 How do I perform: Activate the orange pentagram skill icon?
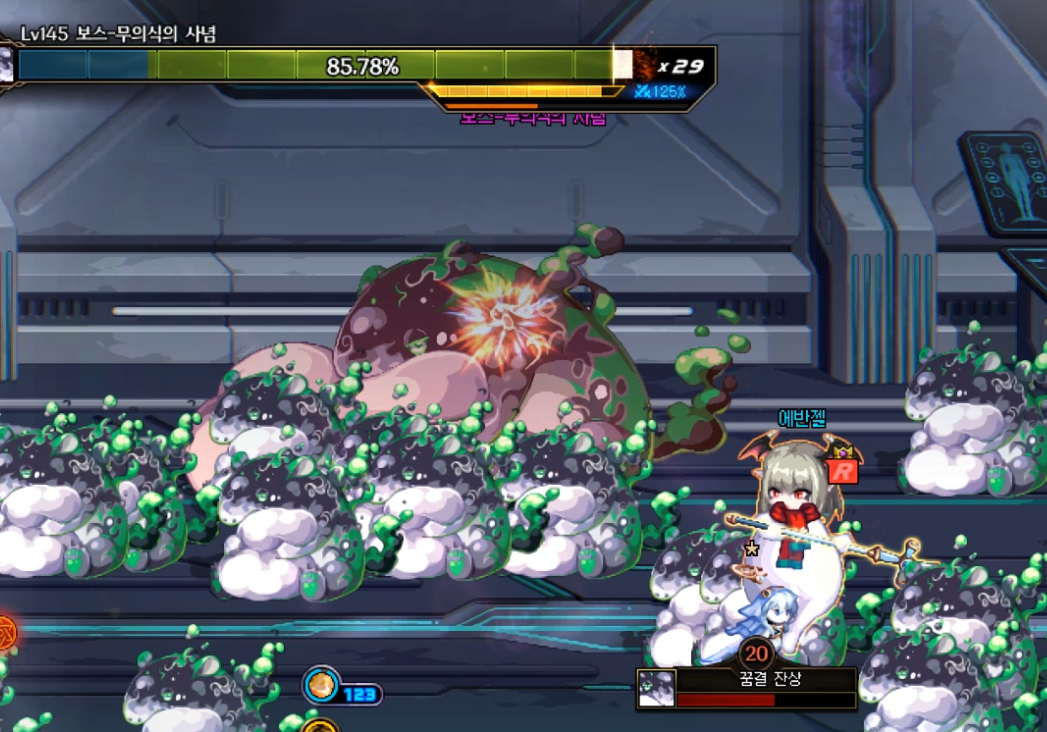click(6, 632)
